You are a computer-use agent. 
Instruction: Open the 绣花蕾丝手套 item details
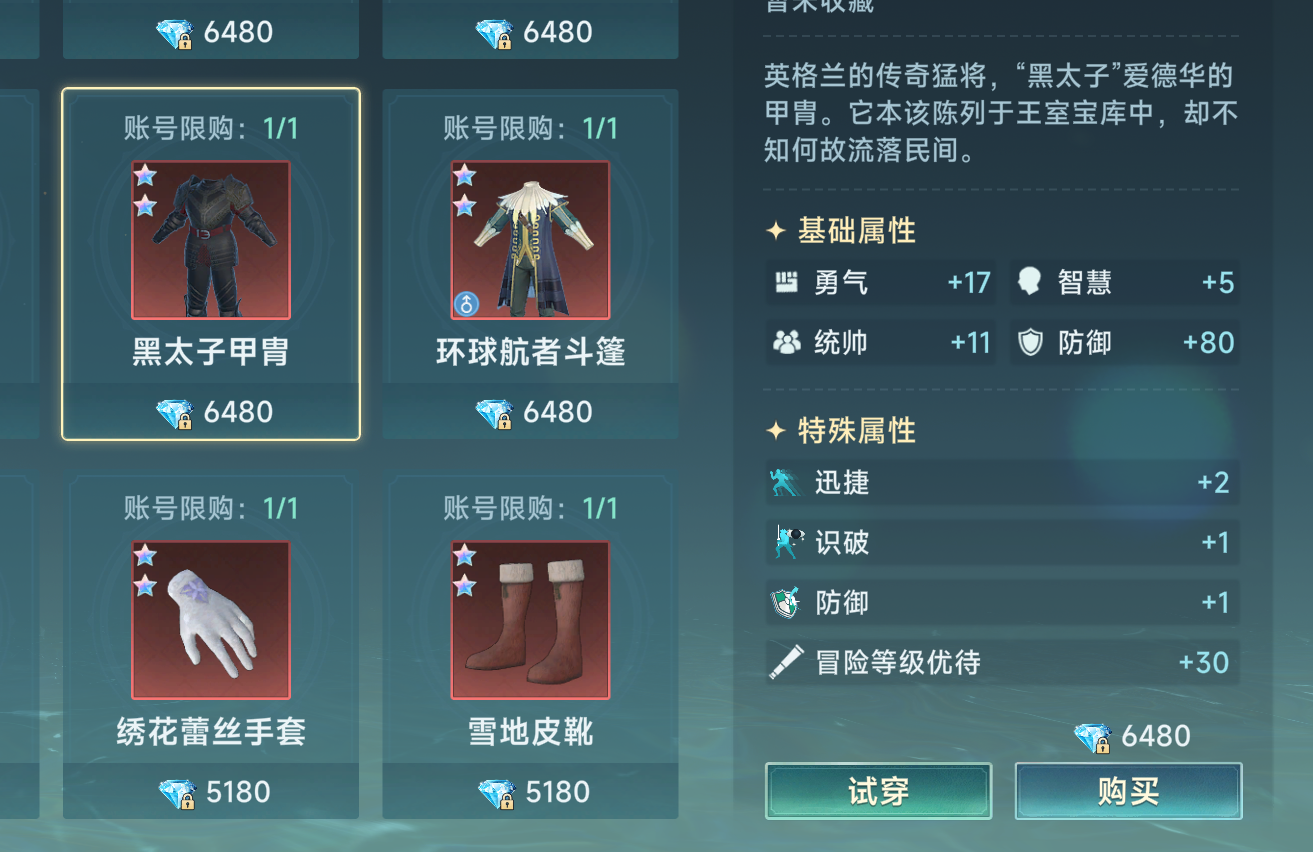[210, 622]
